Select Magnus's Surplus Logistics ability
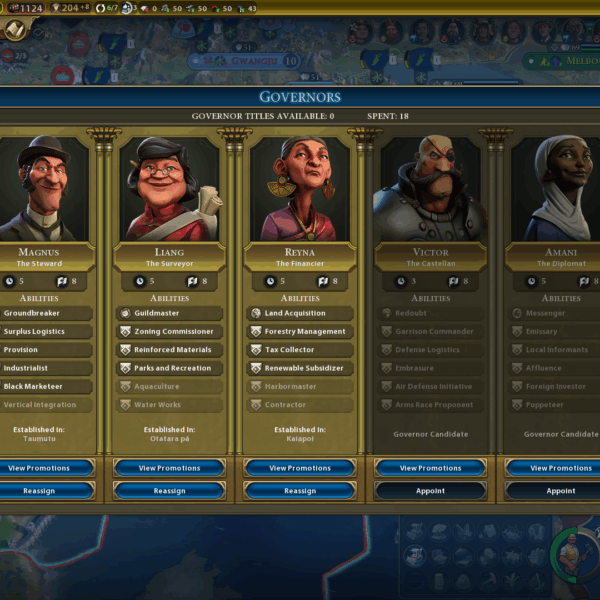600x600 pixels. (x=46, y=332)
